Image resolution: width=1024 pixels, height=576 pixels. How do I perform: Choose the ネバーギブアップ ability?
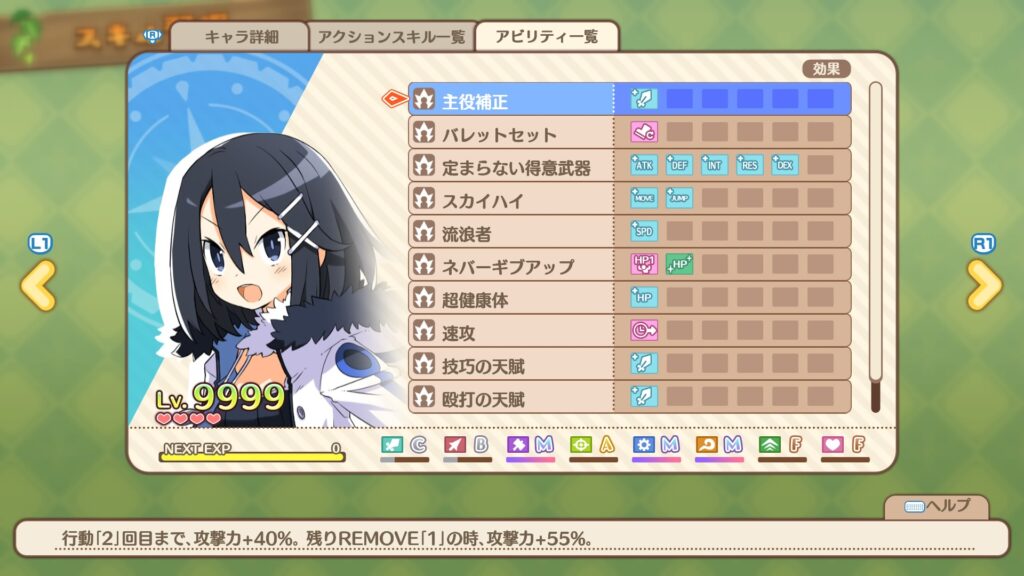click(511, 265)
